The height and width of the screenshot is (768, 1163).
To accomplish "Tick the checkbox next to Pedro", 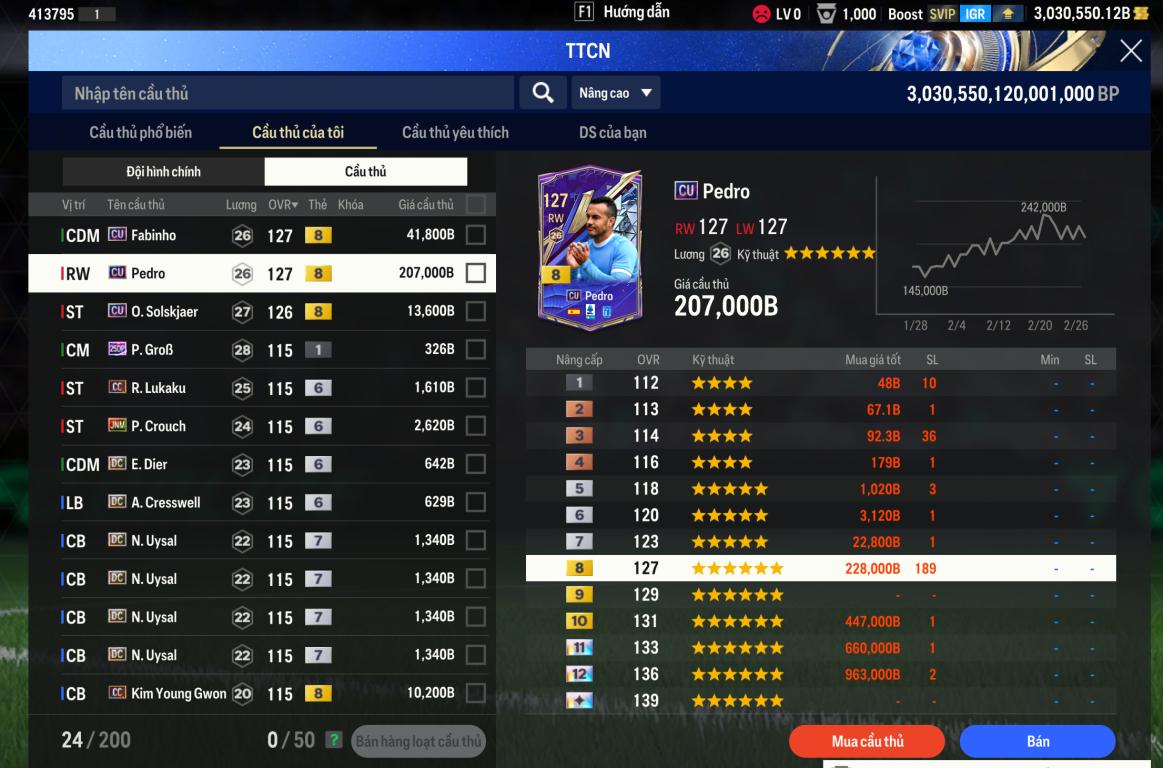I will pyautogui.click(x=476, y=273).
